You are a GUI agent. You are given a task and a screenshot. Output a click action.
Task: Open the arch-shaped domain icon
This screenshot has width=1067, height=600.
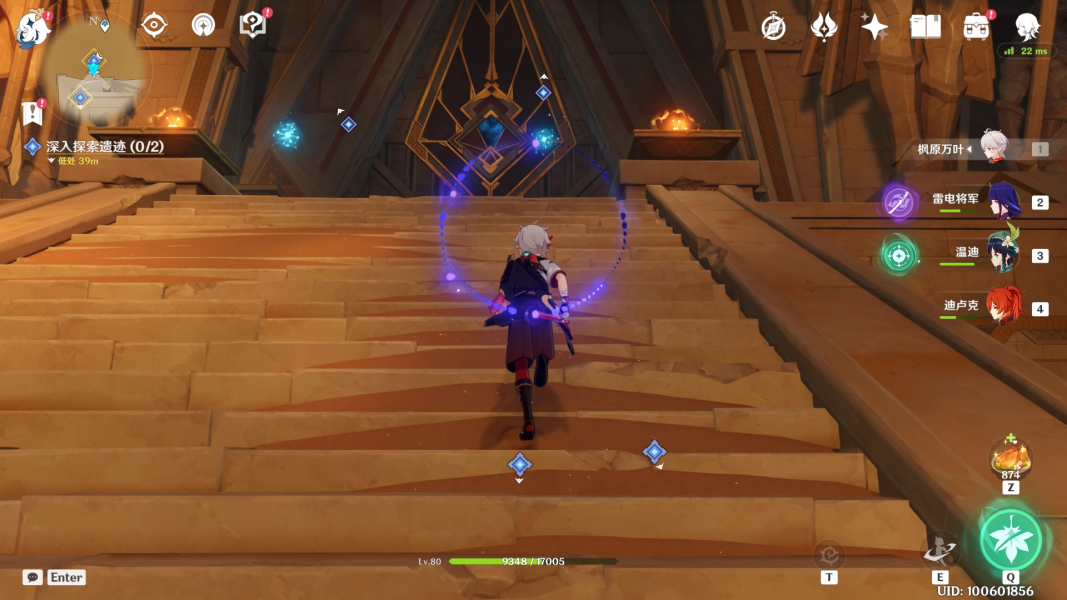tap(203, 25)
